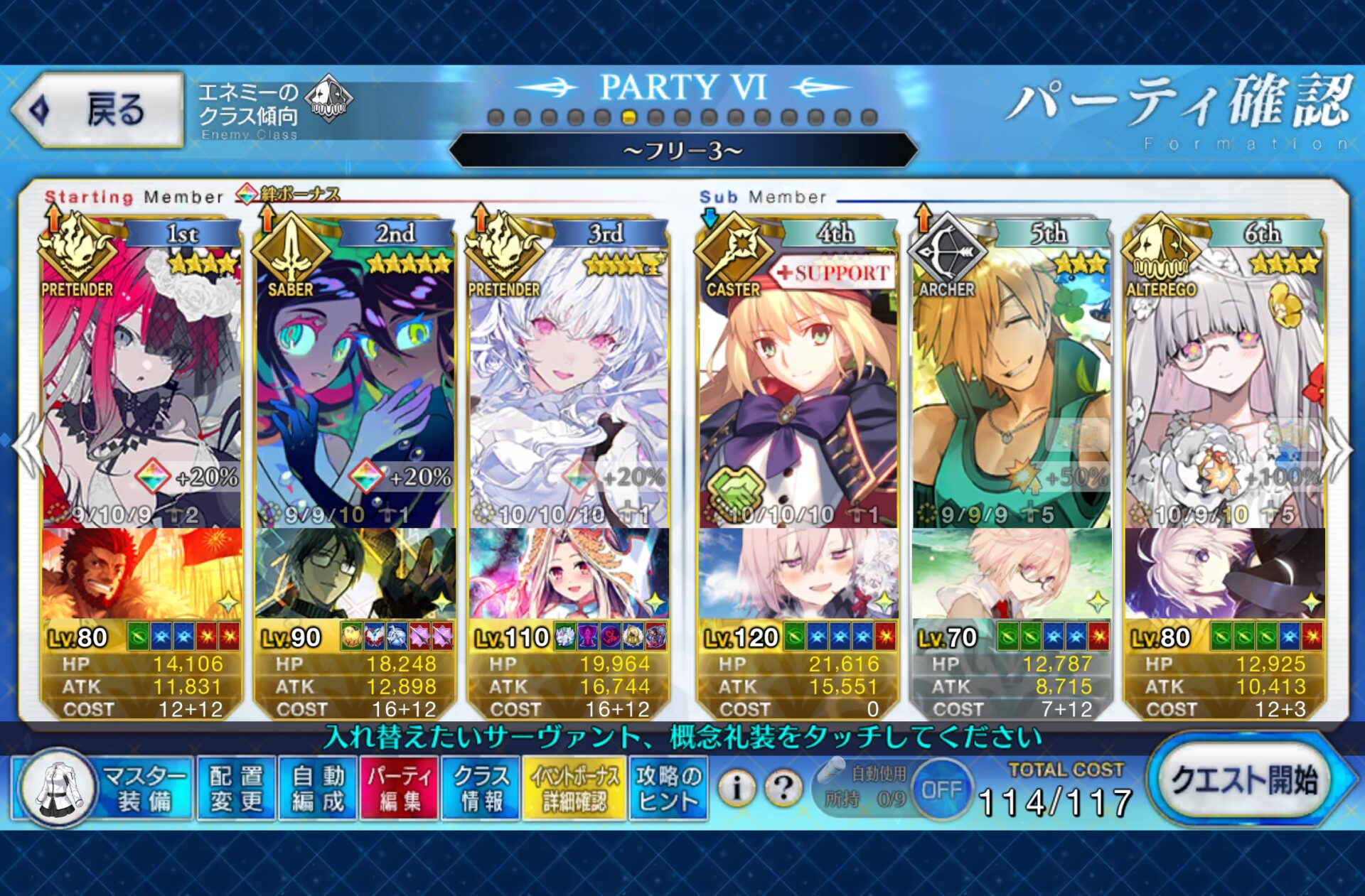Open the question mark help button
1365x896 pixels.
click(783, 787)
